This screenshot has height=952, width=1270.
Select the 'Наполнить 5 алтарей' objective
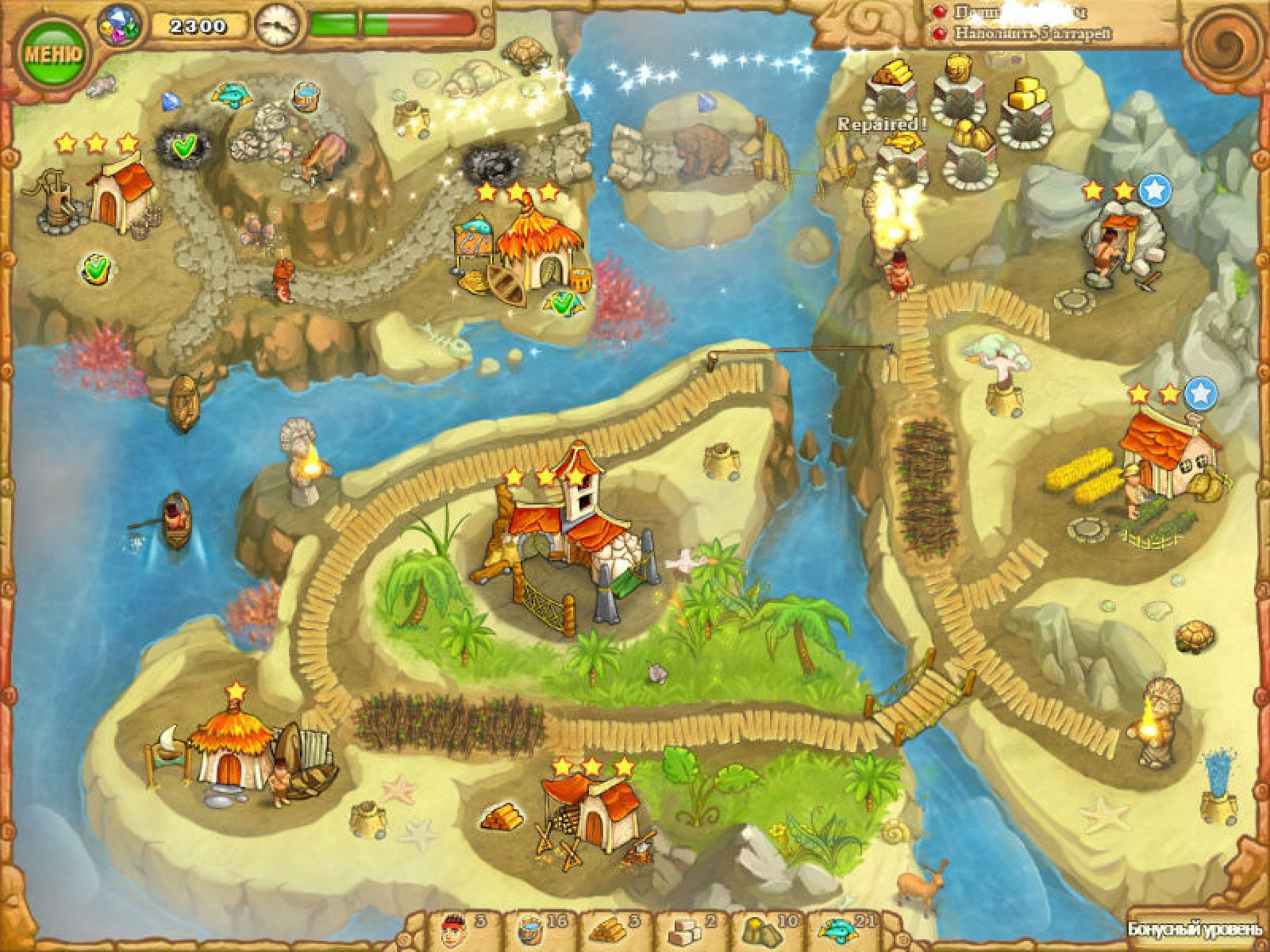point(1032,34)
